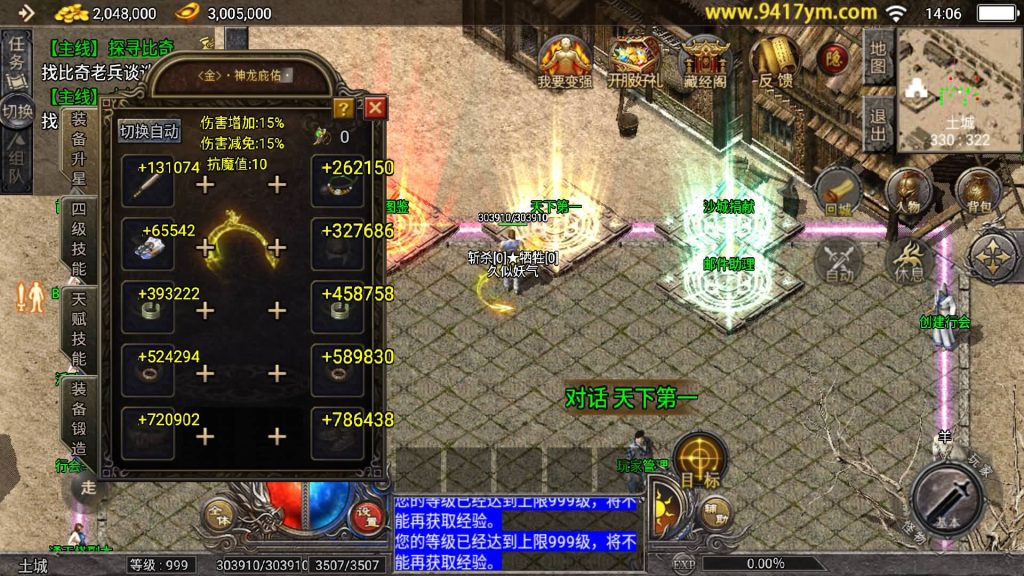This screenshot has height=576, width=1024.
Task: Switch to the 四级技能 tab
Action: 79,239
